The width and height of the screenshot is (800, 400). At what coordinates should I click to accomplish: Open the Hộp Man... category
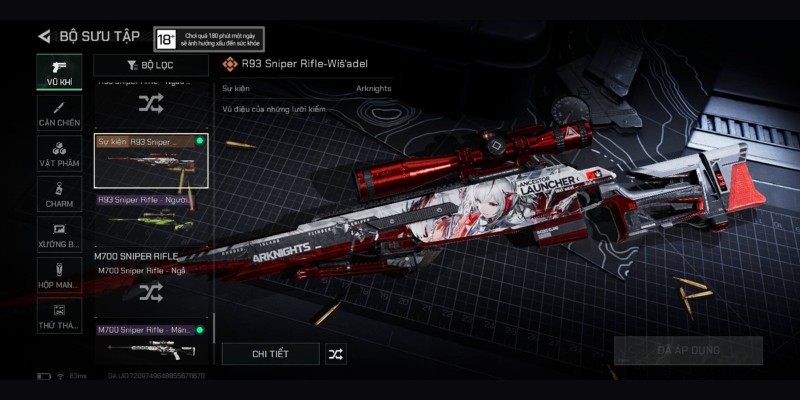[x=59, y=276]
